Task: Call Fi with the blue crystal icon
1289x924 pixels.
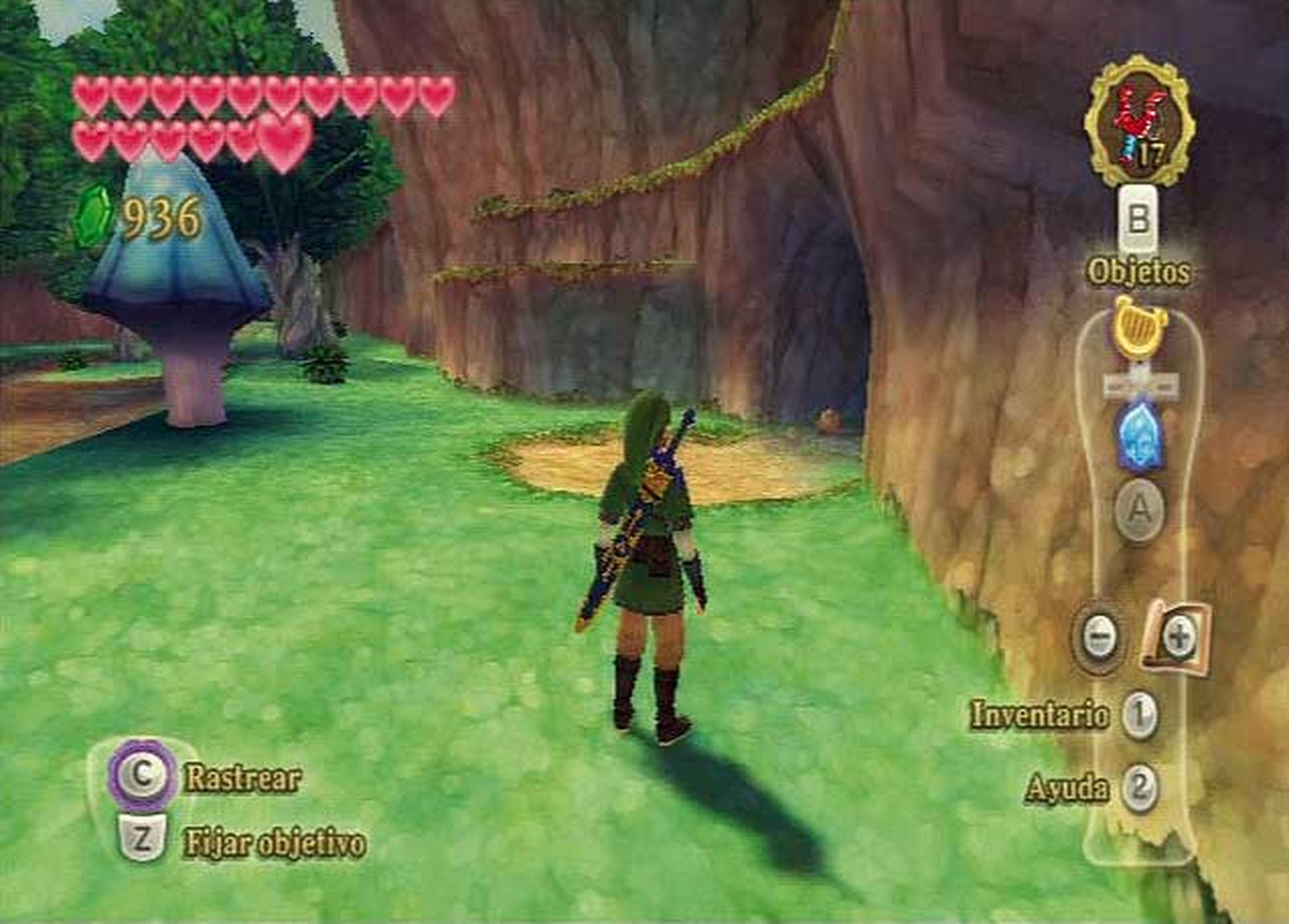Action: (1139, 436)
